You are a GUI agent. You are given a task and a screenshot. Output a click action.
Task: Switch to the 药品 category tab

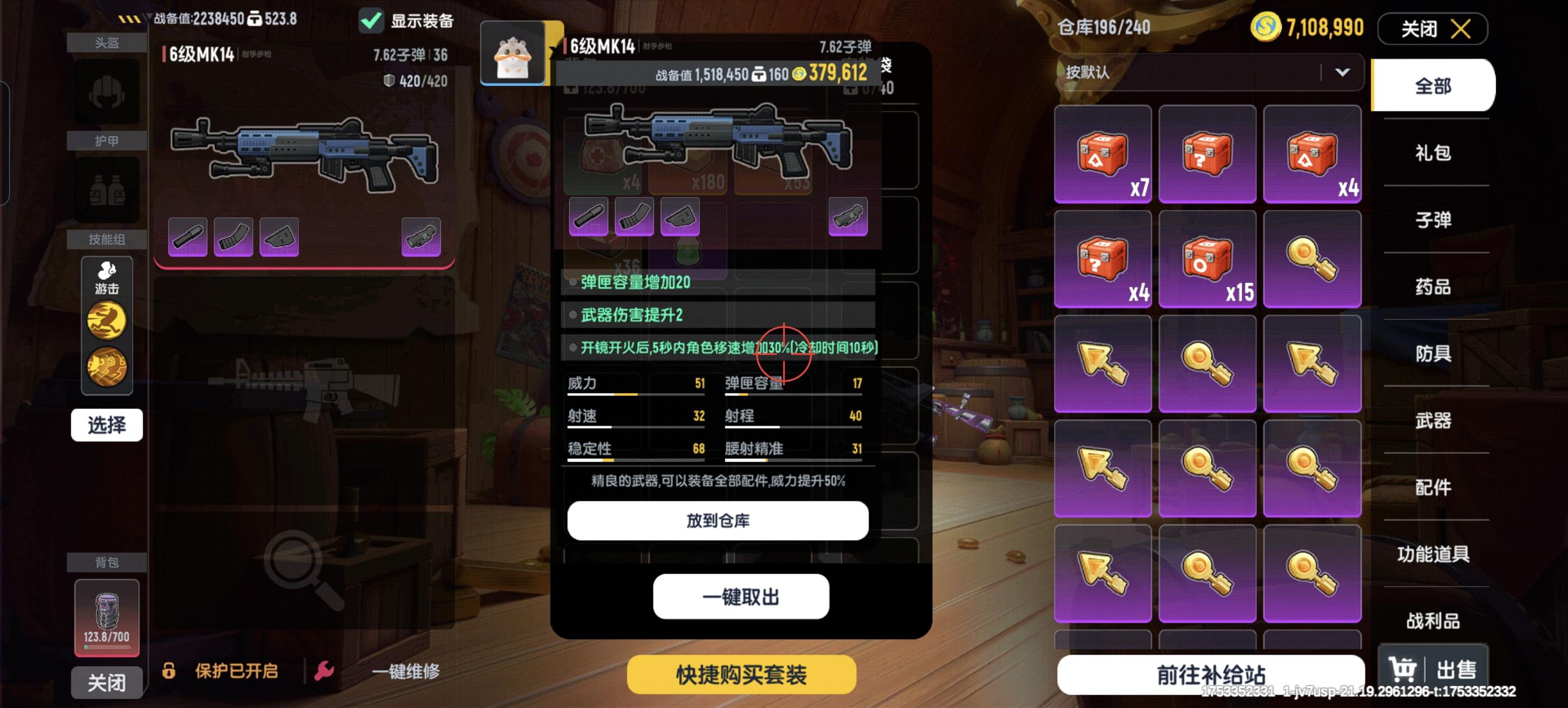pos(1435,287)
